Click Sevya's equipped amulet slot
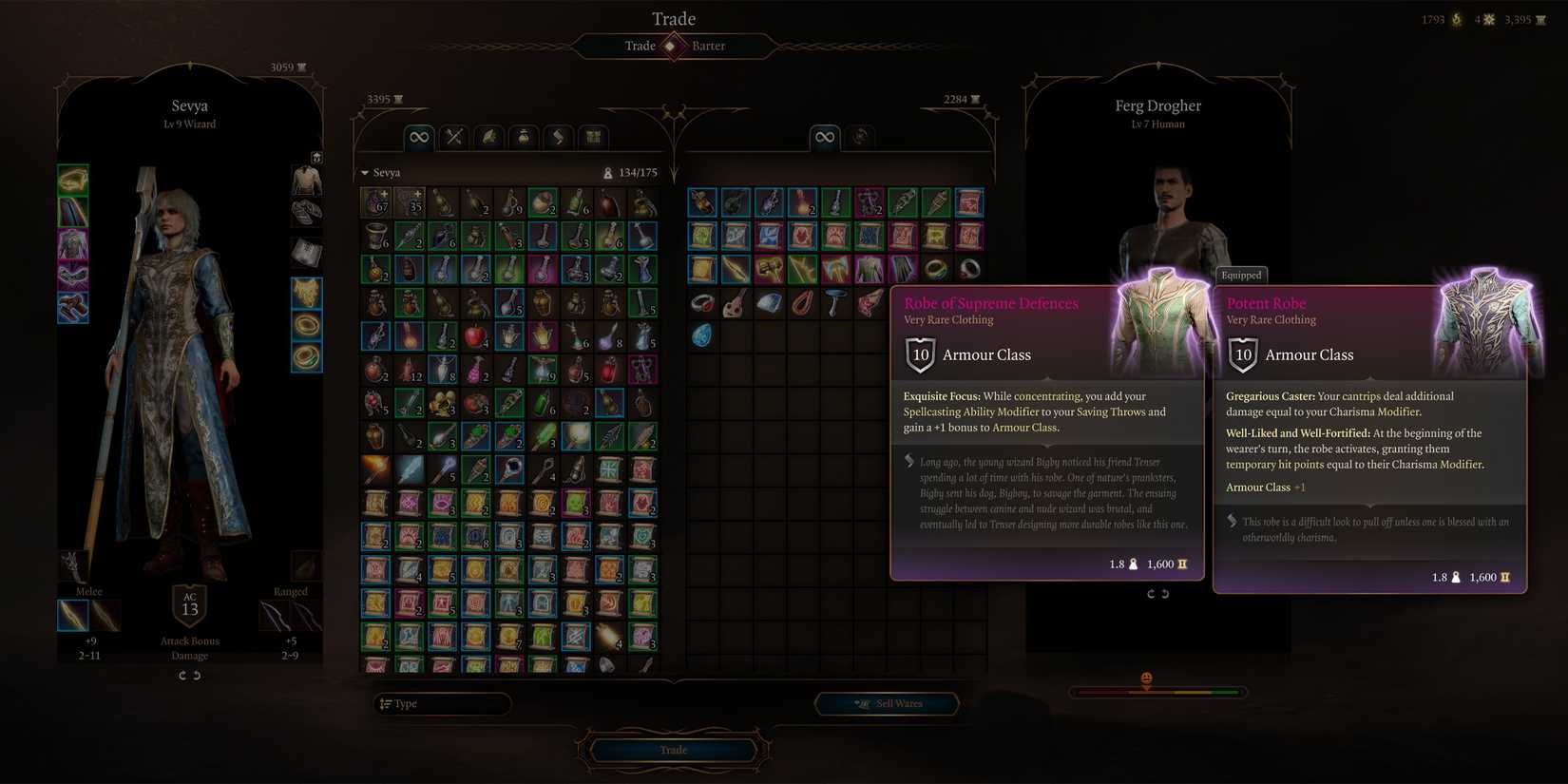1568x784 pixels. tap(306, 294)
